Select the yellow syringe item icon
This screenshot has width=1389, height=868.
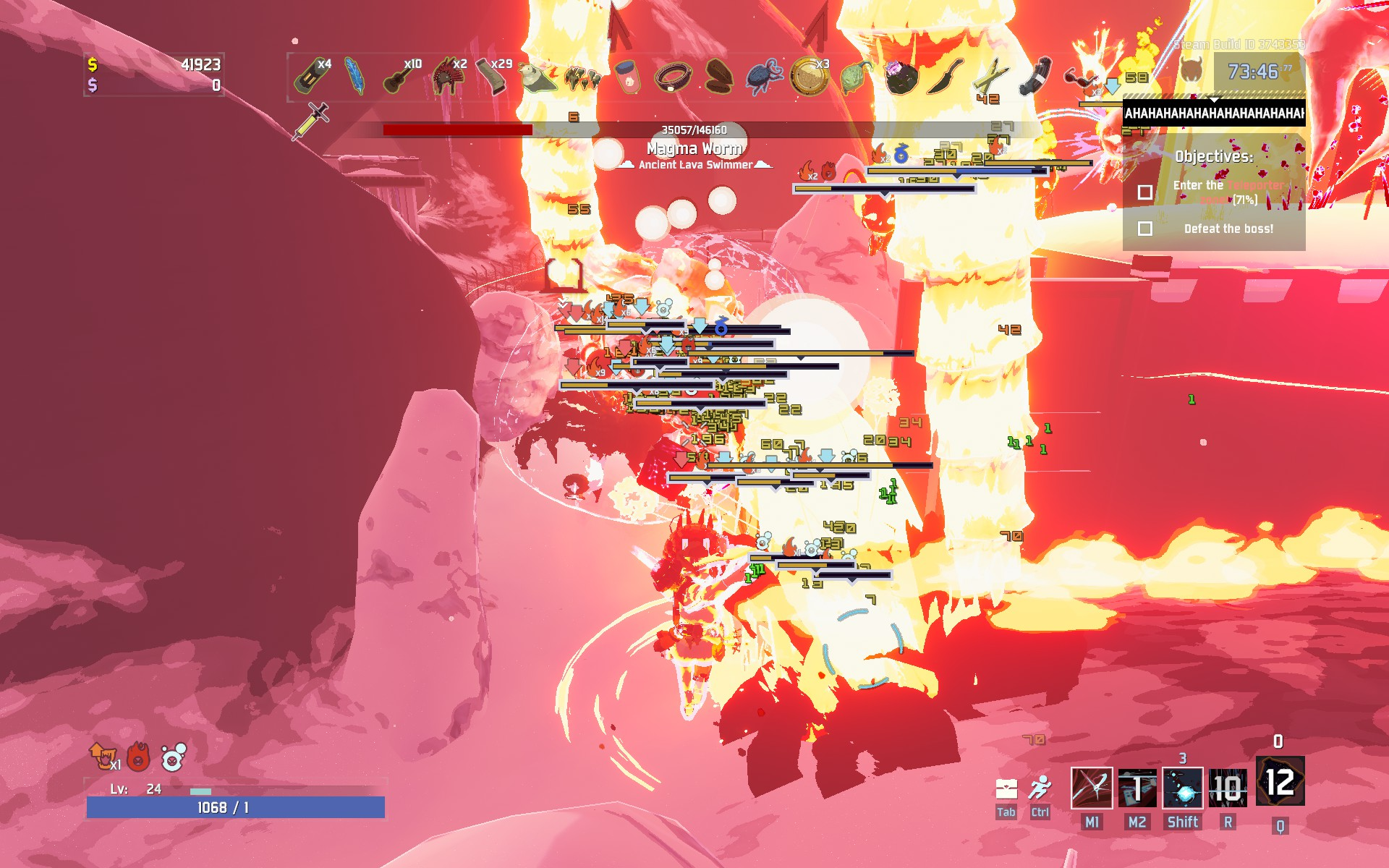pos(311,122)
